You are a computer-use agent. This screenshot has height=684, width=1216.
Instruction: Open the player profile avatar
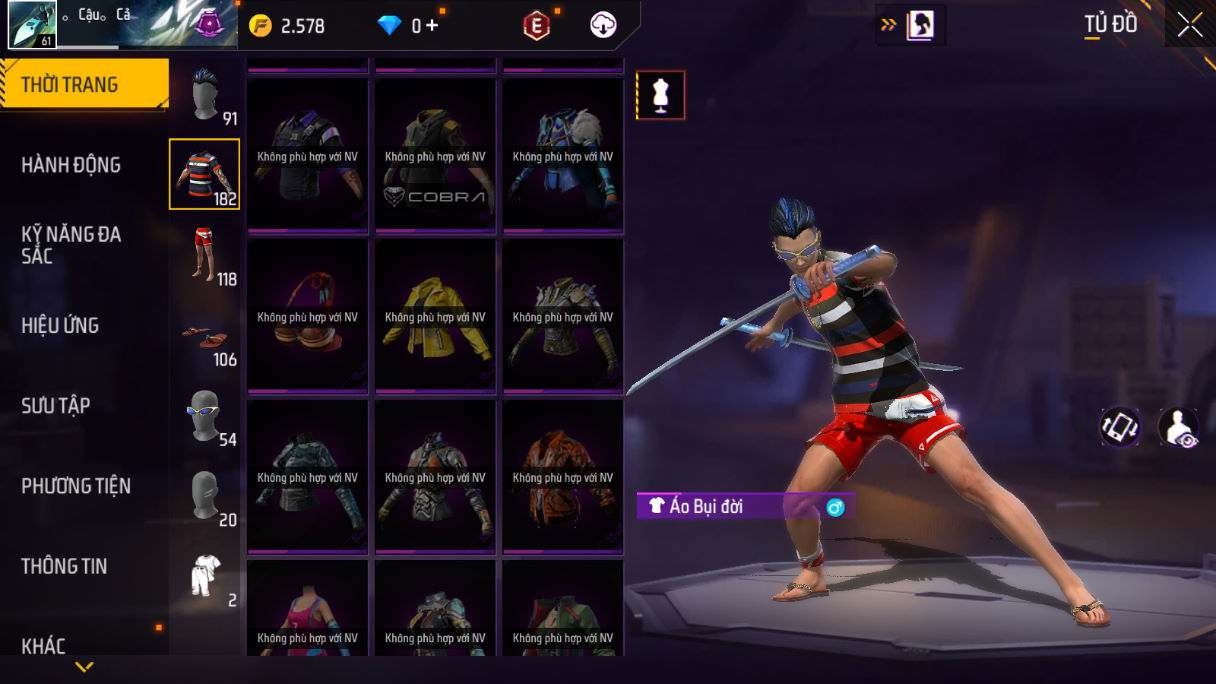pos(32,25)
